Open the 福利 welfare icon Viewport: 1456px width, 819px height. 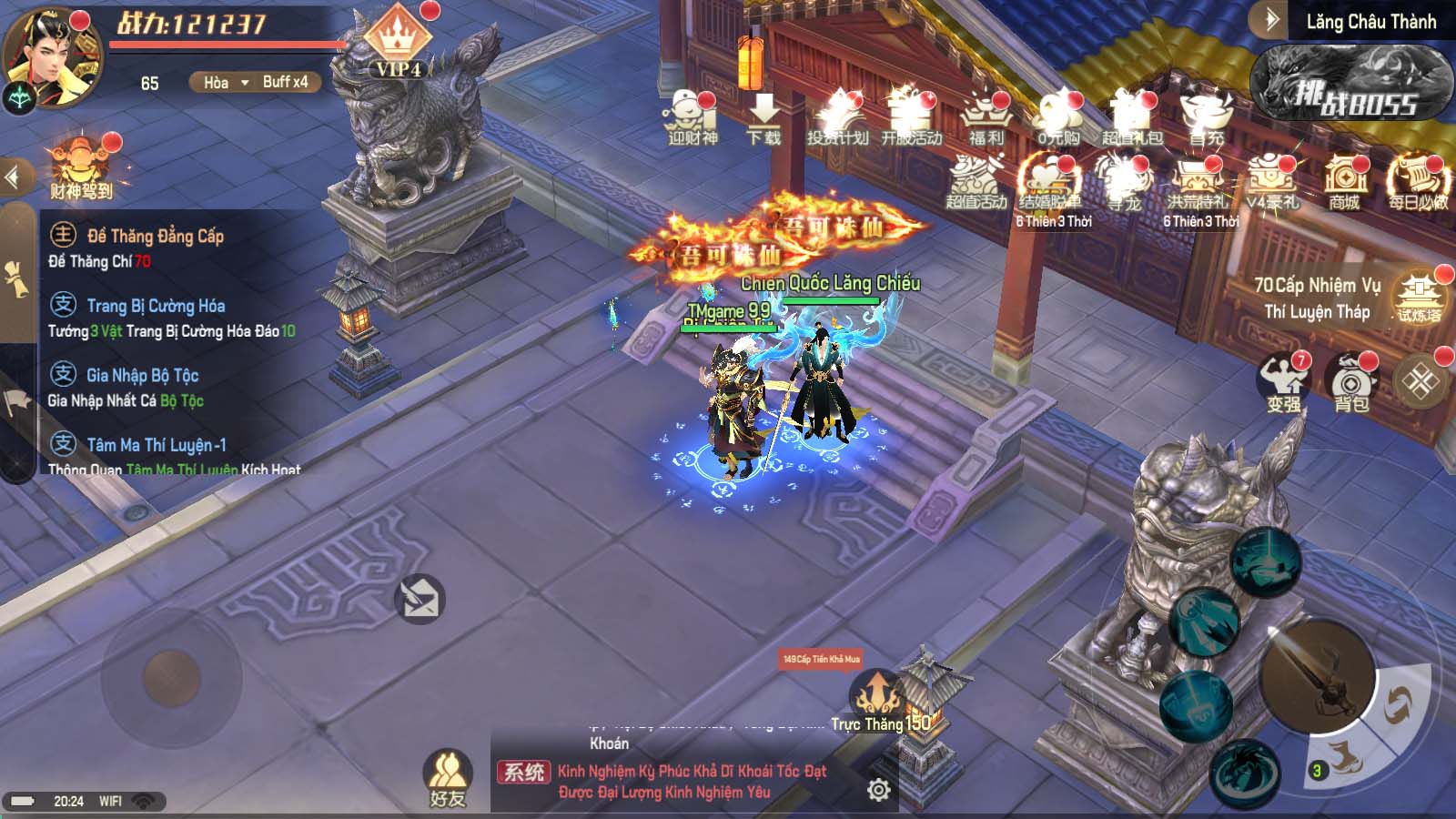986,117
